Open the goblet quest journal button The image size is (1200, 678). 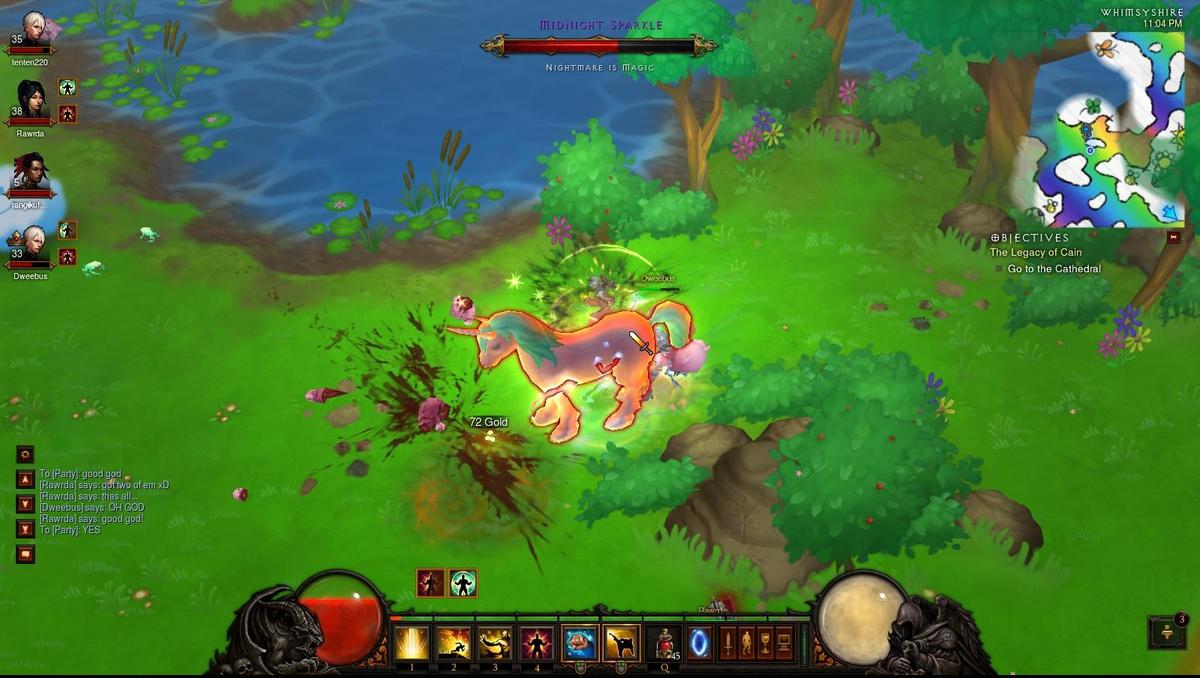[x=765, y=643]
